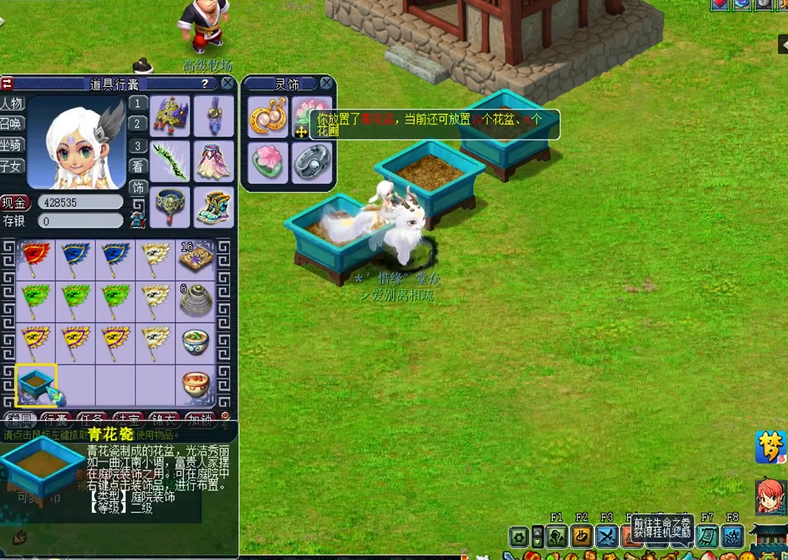Switch to the 人物 character tab
The width and height of the screenshot is (788, 560).
pyautogui.click(x=12, y=104)
